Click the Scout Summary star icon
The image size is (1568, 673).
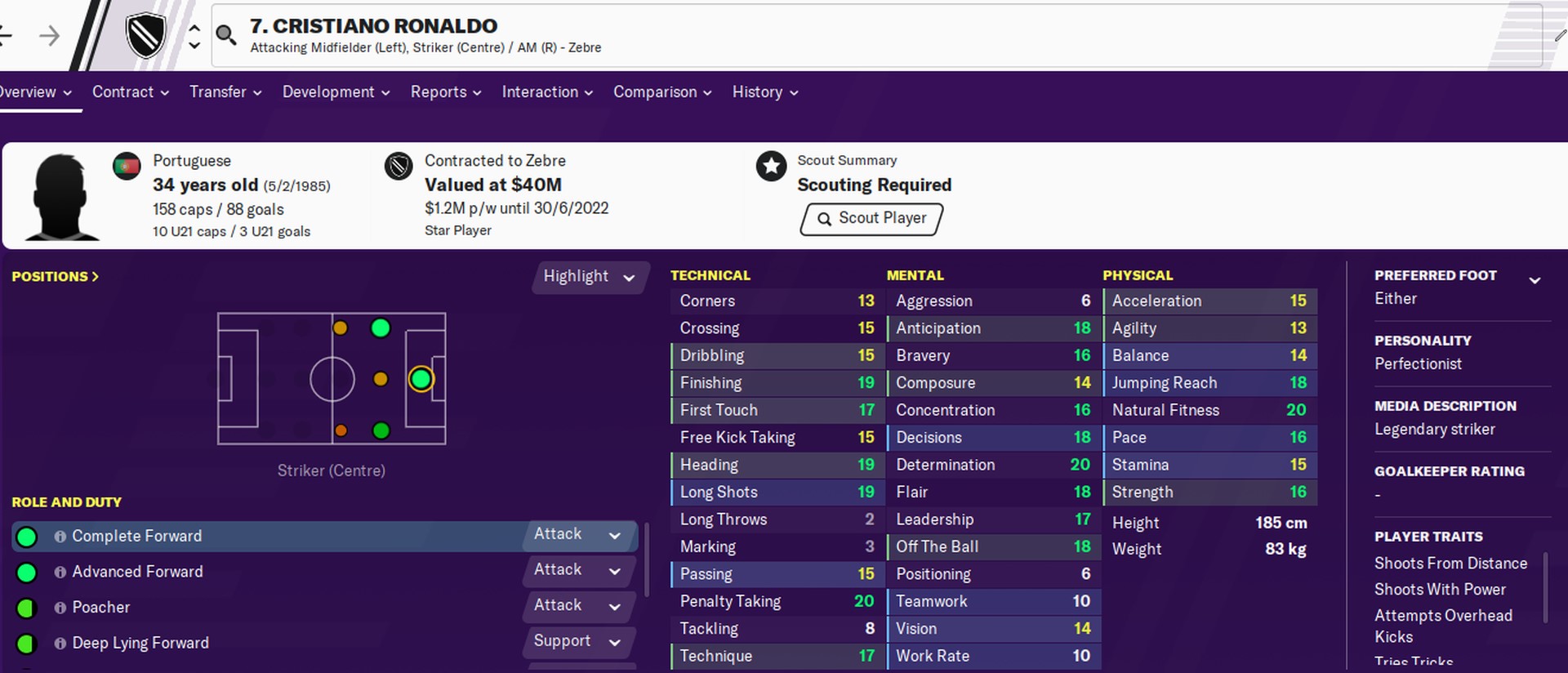tap(771, 166)
